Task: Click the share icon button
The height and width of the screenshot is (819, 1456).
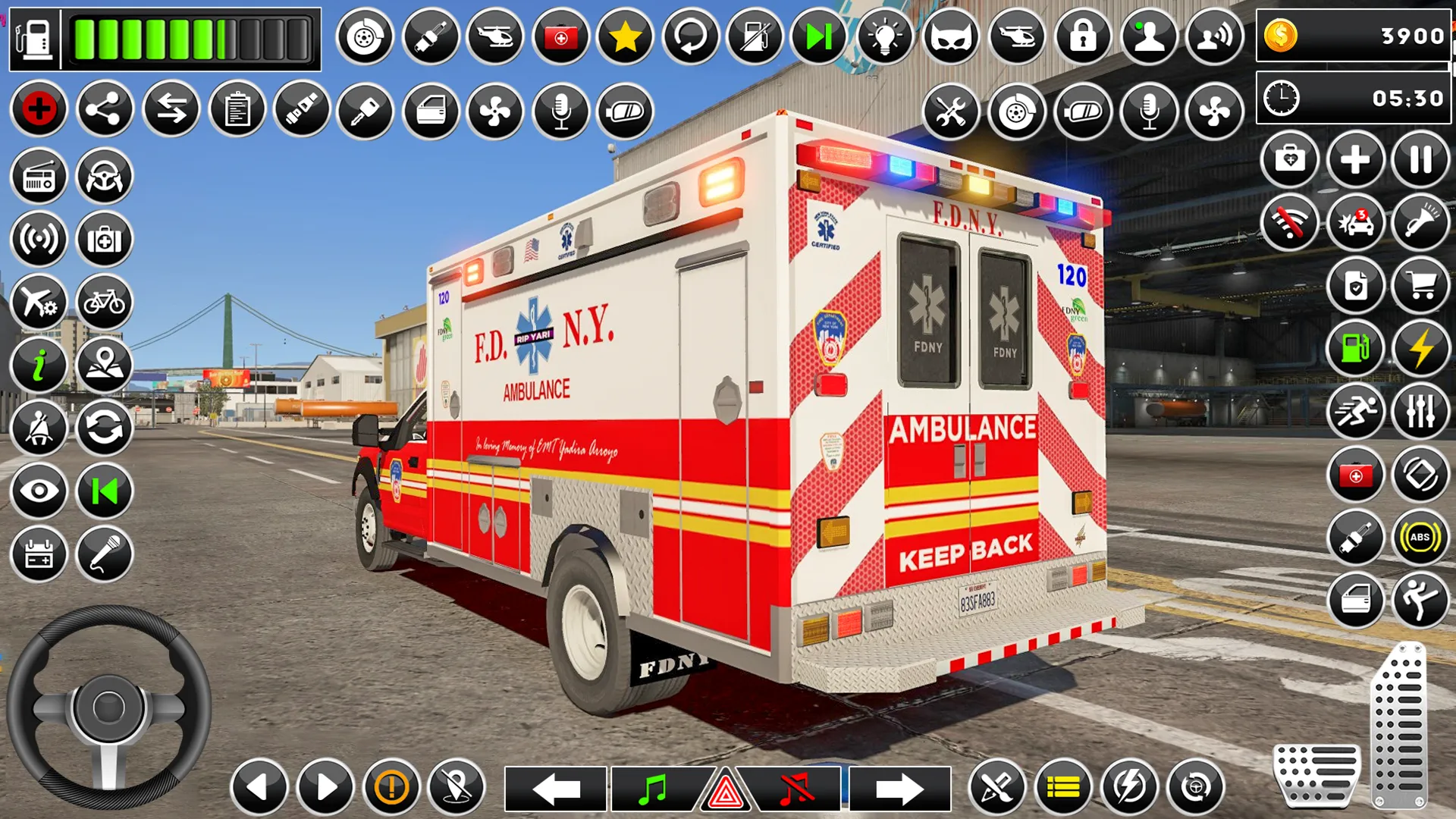Action: (105, 110)
